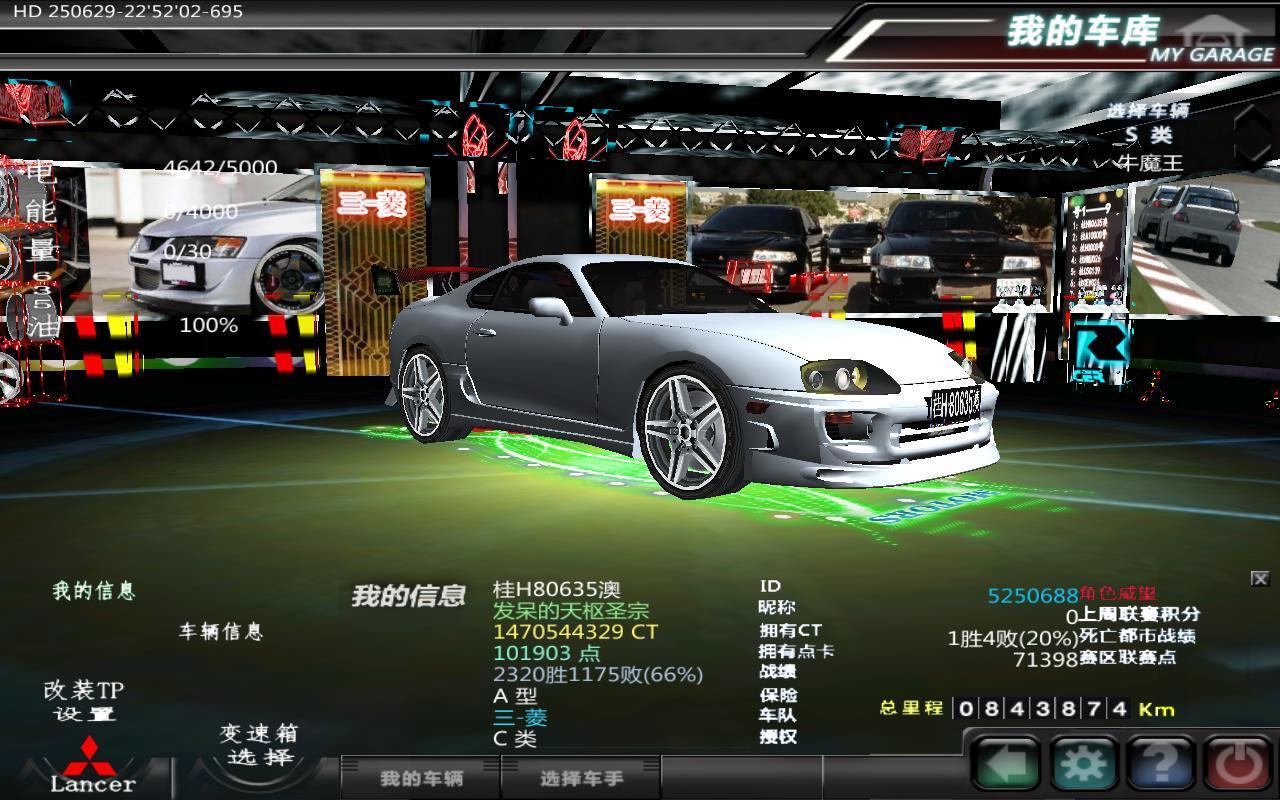Image resolution: width=1280 pixels, height=800 pixels.
Task: Click the green back arrow button
Action: coord(1005,765)
